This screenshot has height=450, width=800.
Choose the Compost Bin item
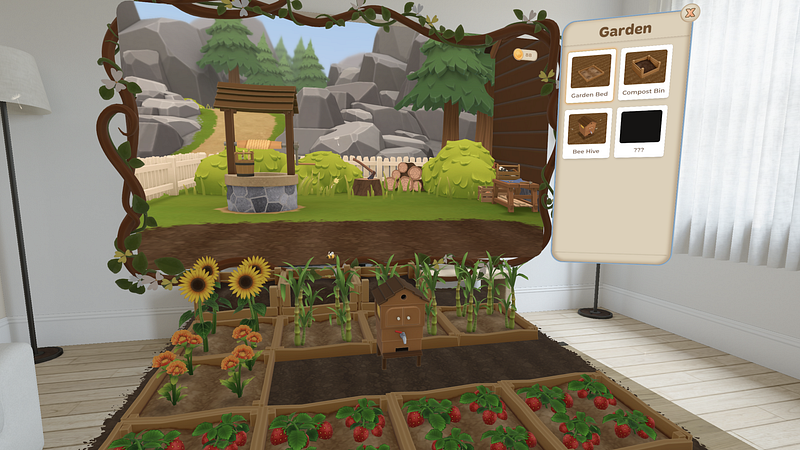pyautogui.click(x=644, y=73)
